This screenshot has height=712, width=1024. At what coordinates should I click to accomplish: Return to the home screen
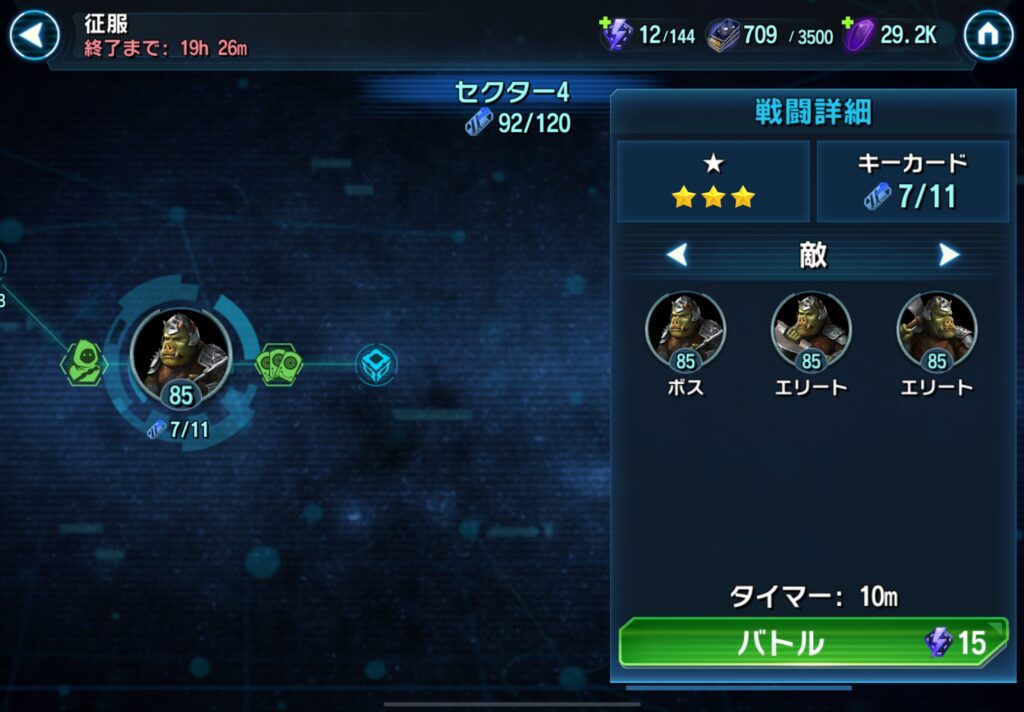pyautogui.click(x=988, y=36)
